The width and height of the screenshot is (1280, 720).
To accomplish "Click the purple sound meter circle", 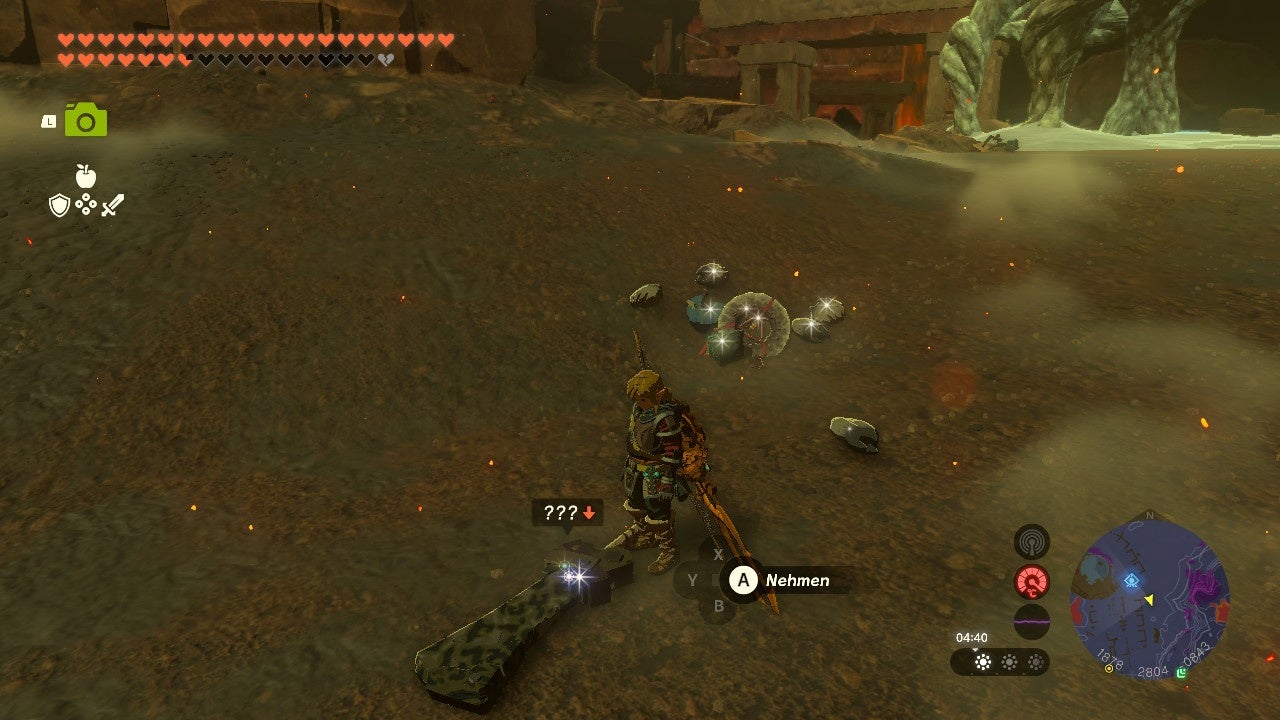I will tap(1033, 619).
